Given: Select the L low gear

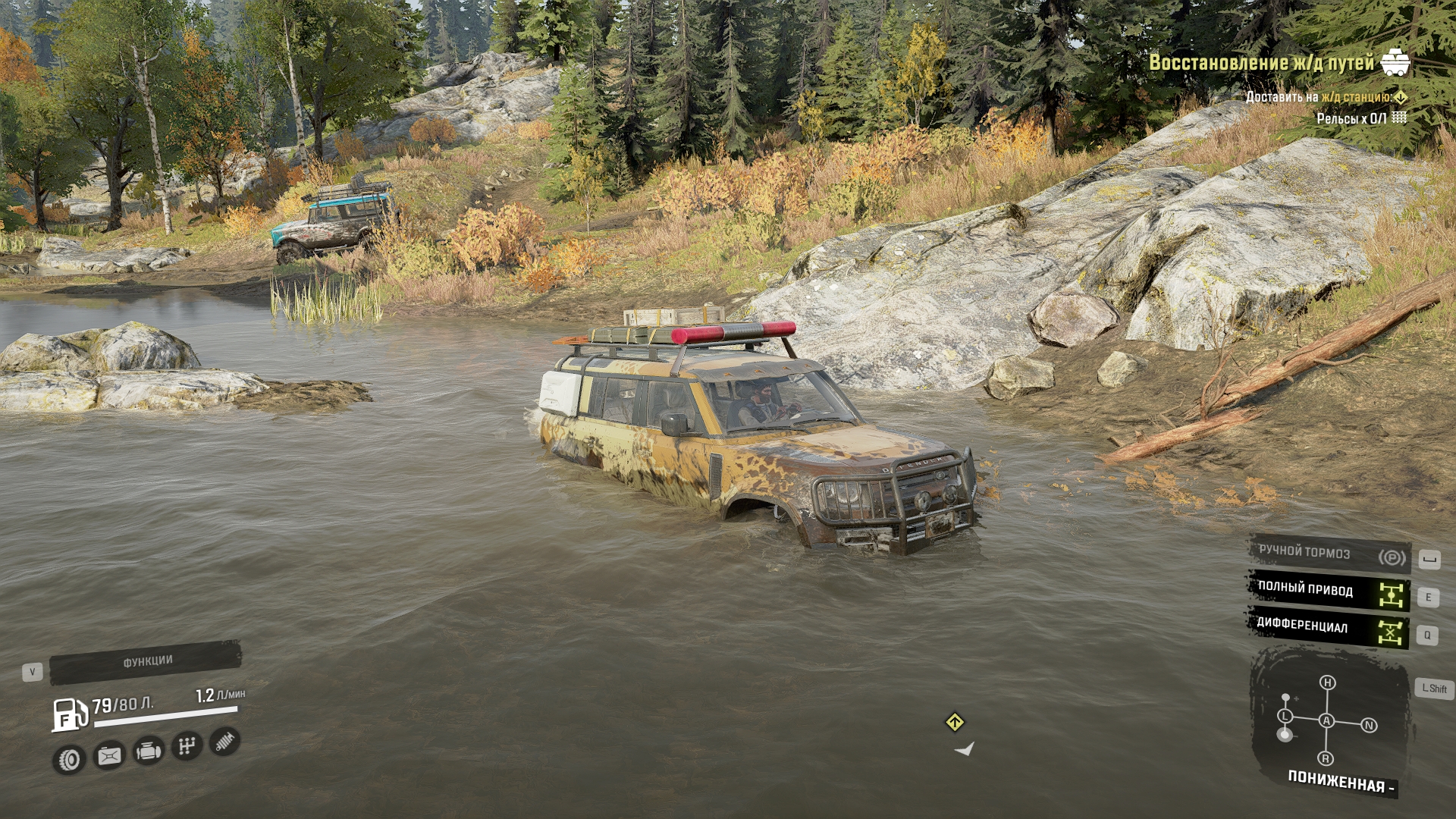Looking at the screenshot, I should tap(1285, 716).
